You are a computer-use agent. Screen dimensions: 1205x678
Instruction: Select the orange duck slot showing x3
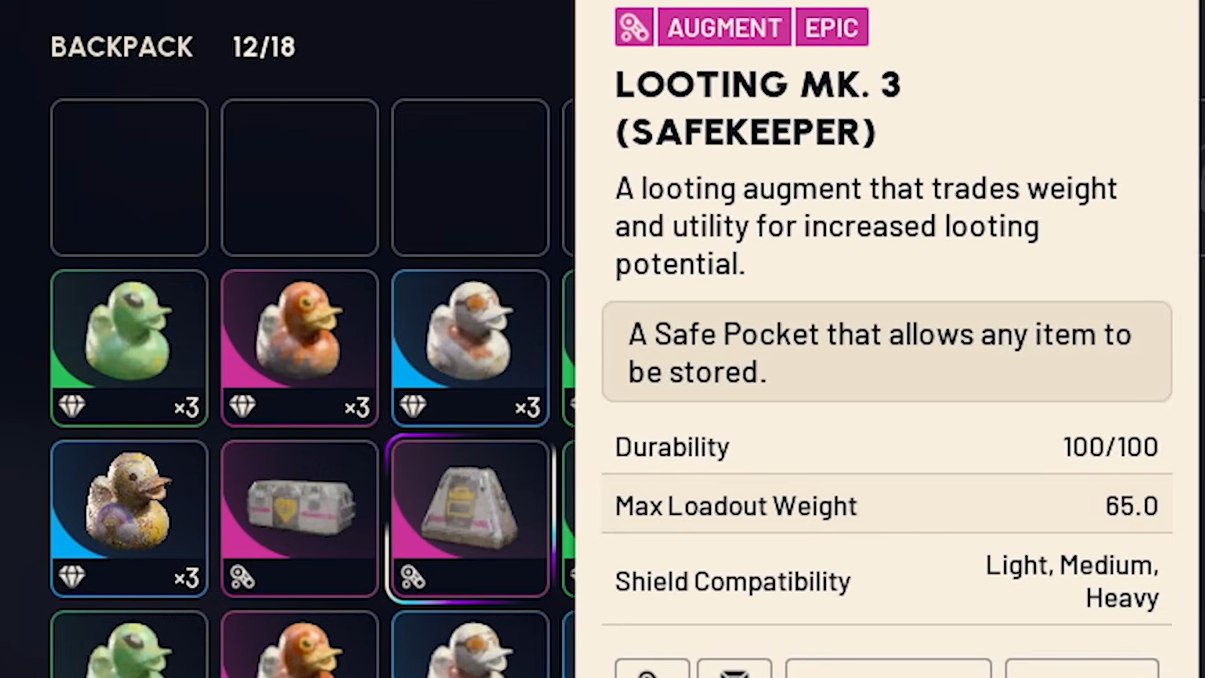[299, 347]
